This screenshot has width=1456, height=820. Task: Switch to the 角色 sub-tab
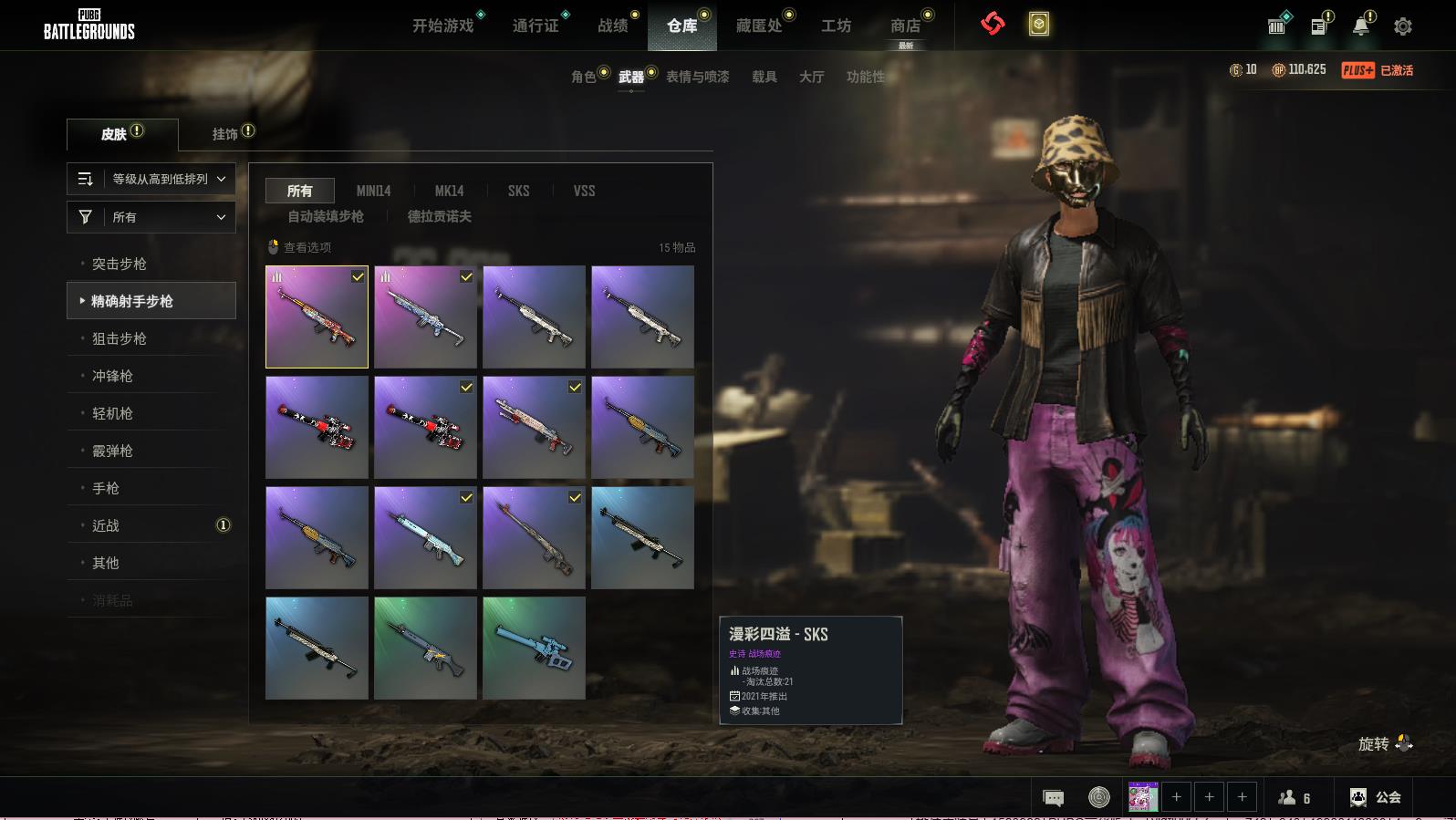(584, 77)
